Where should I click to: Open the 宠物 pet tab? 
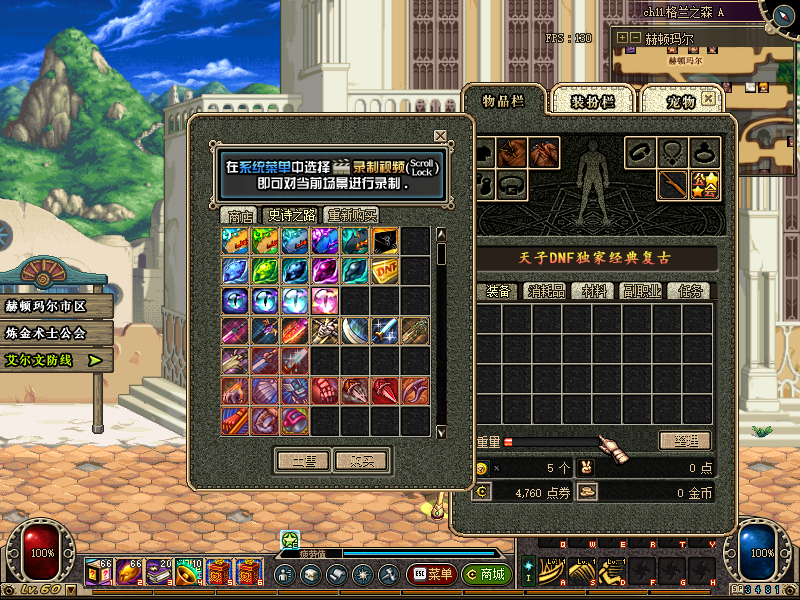681,101
